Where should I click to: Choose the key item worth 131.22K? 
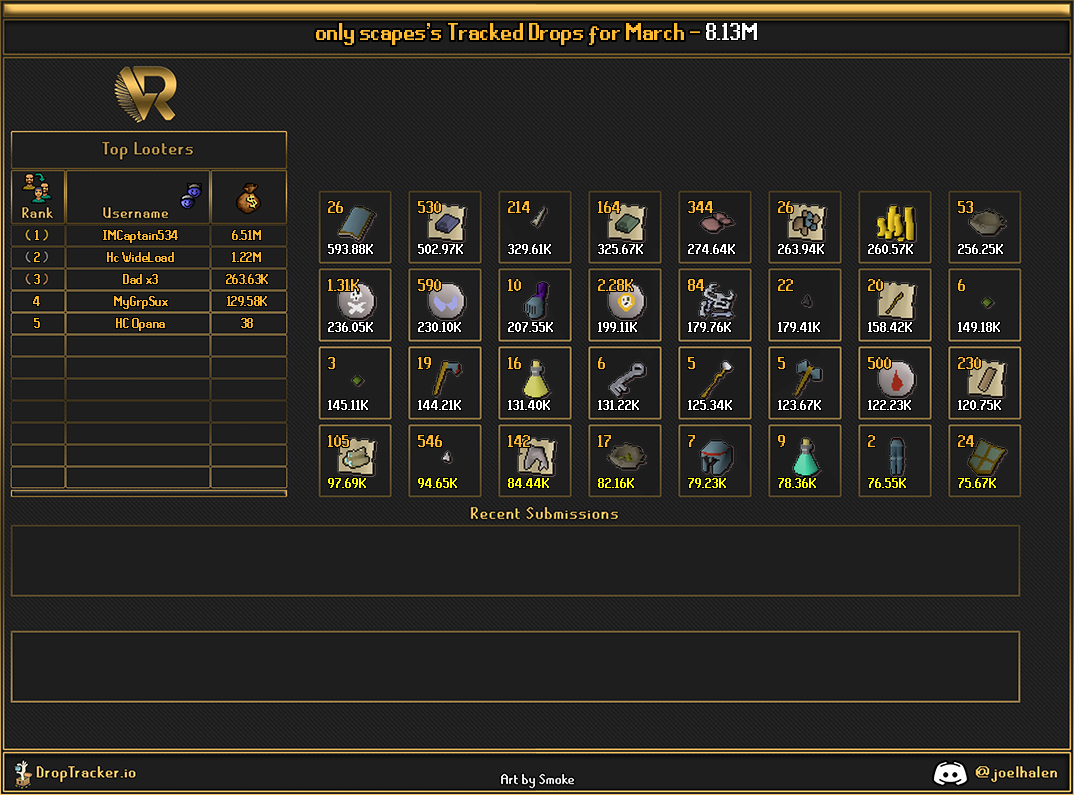click(624, 383)
